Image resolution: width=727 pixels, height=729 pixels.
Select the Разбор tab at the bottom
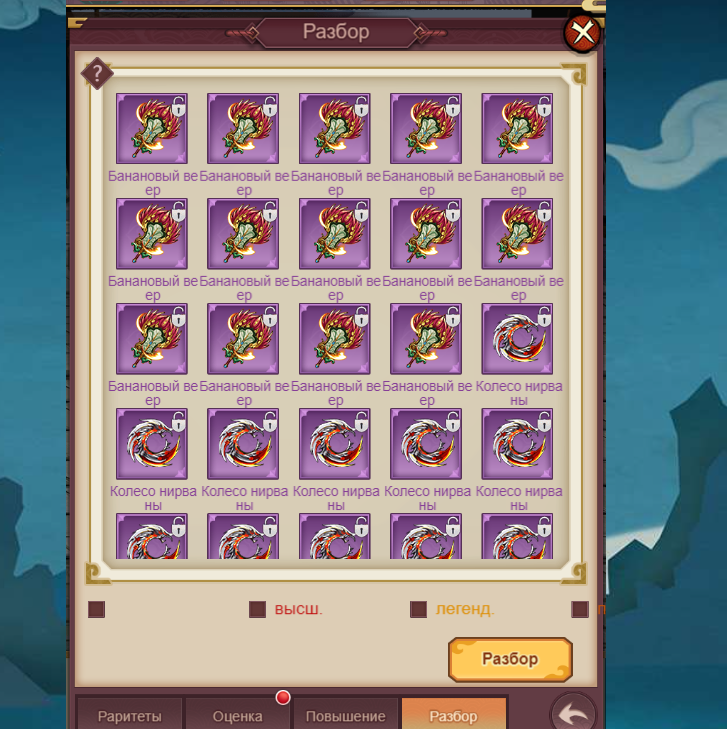pos(453,716)
